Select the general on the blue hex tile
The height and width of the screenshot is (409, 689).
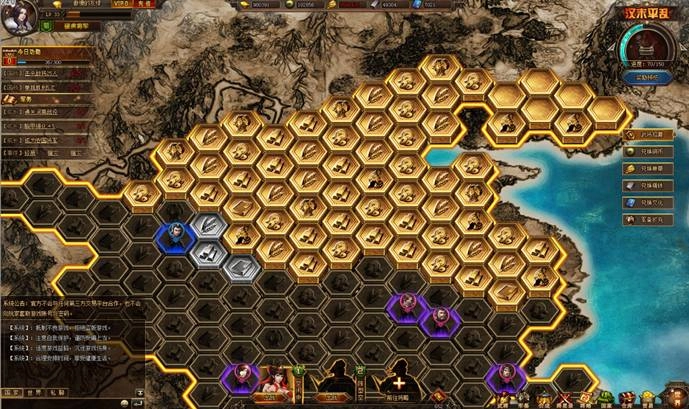(x=175, y=237)
